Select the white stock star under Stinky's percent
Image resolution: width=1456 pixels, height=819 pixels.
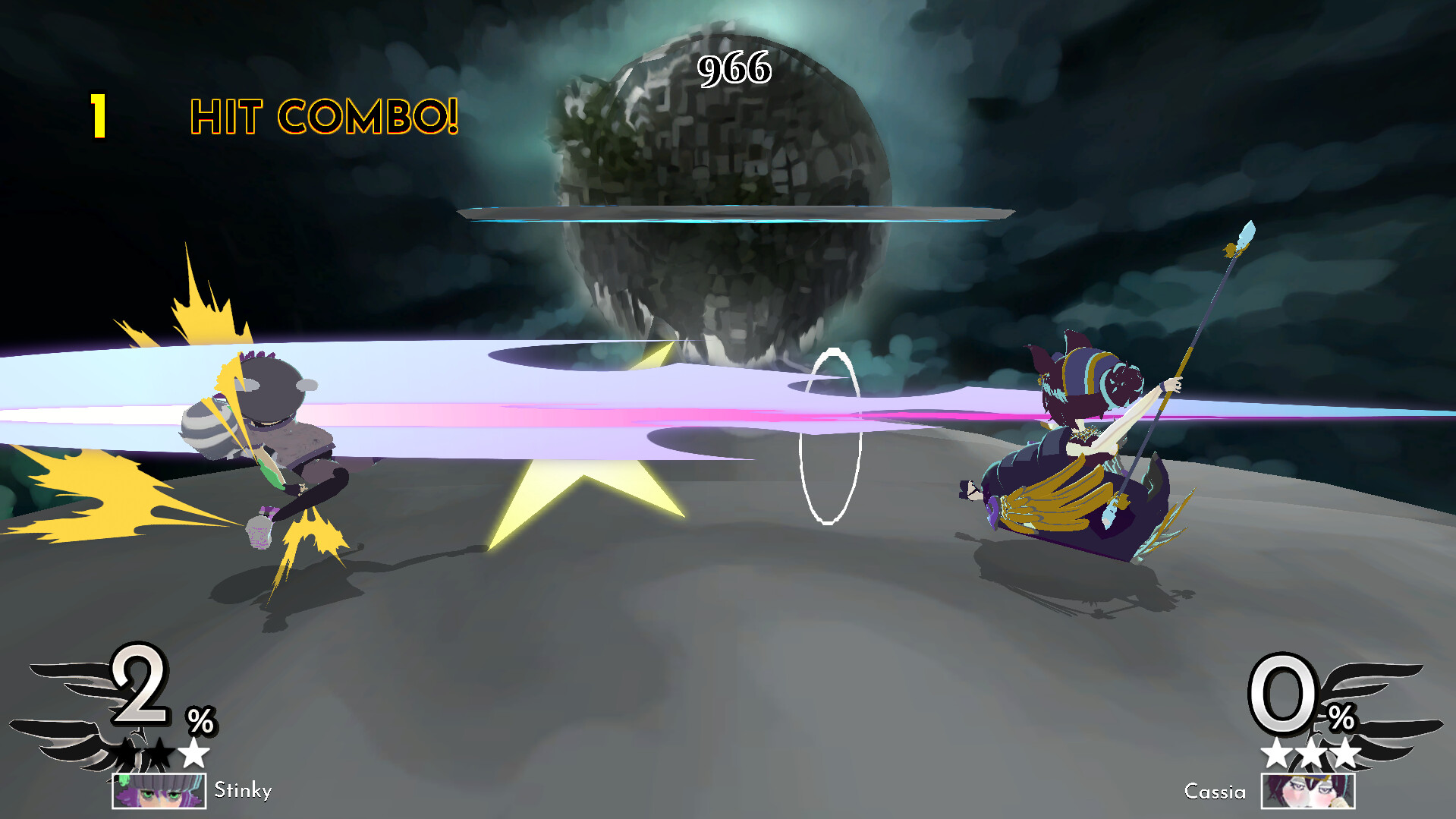click(x=194, y=751)
